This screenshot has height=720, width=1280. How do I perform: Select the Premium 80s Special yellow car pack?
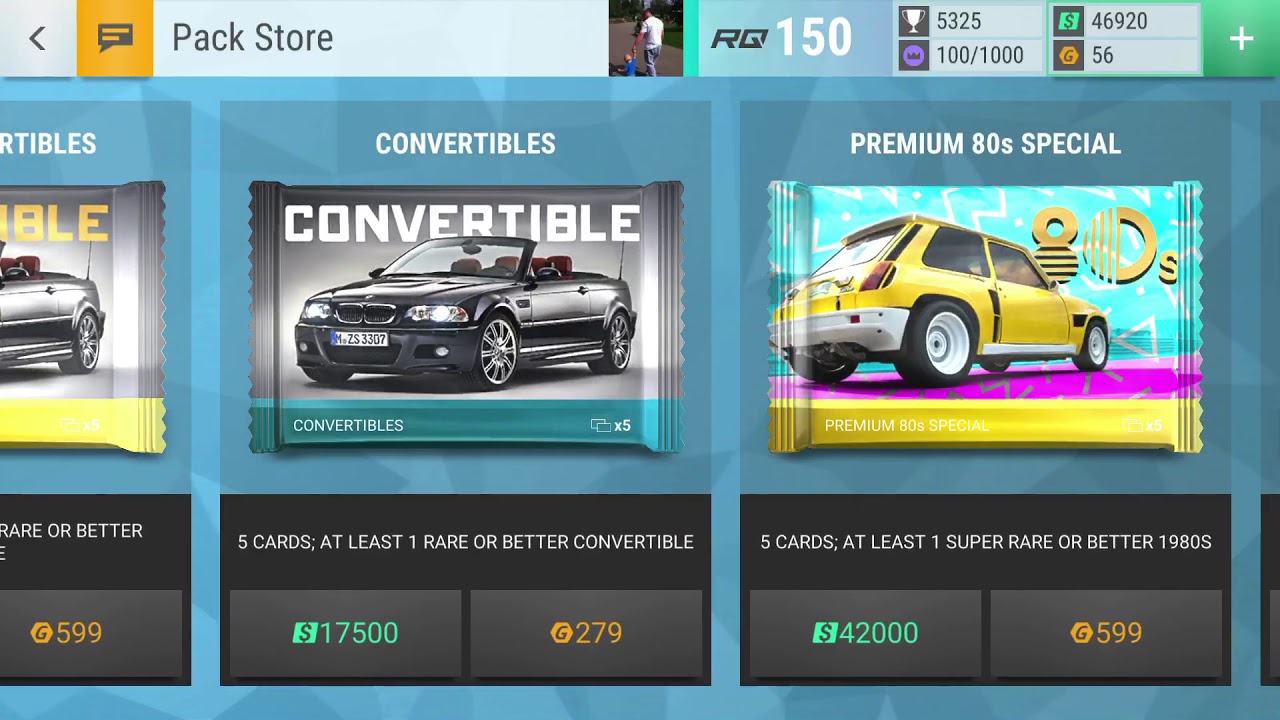(985, 317)
